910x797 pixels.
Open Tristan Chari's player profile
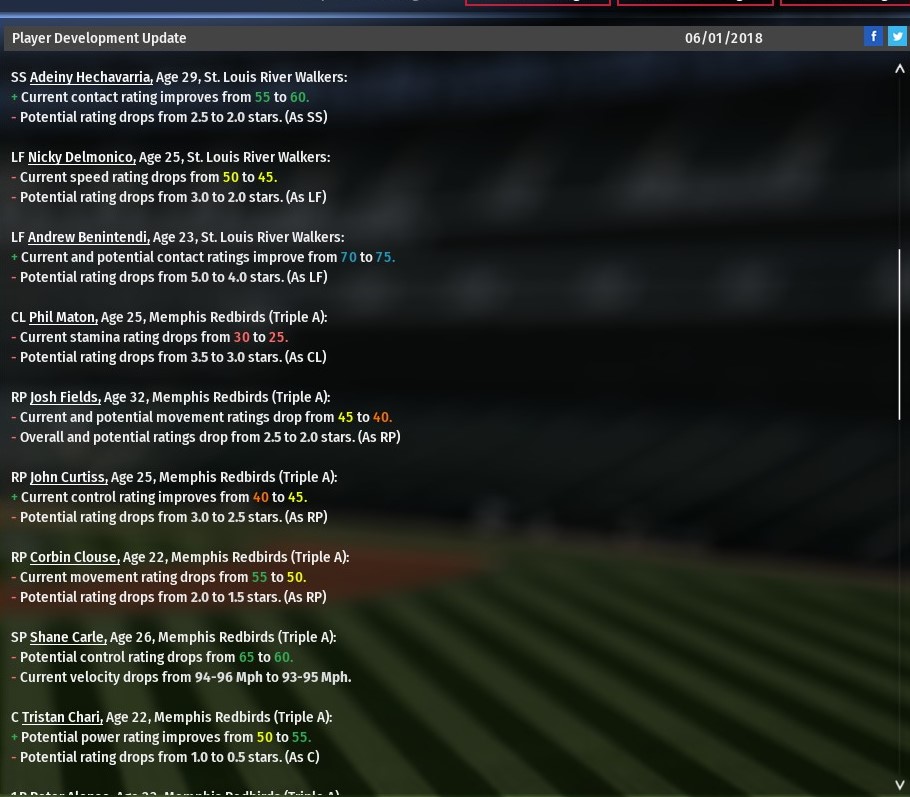pos(62,717)
